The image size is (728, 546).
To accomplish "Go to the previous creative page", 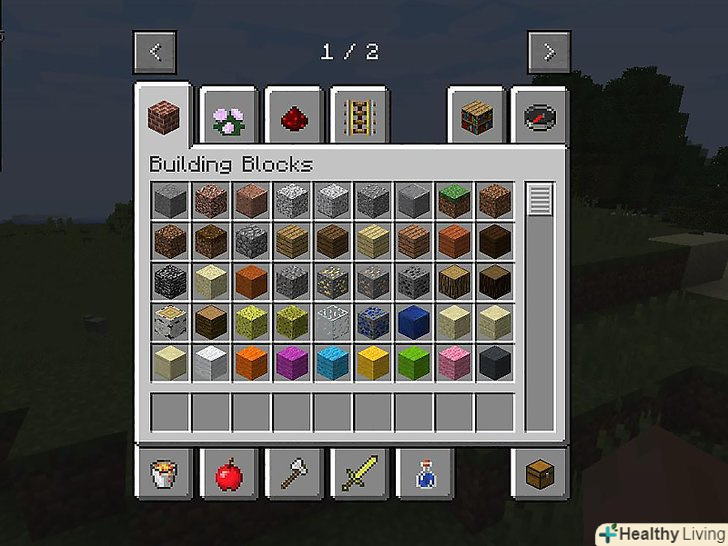I will point(155,52).
